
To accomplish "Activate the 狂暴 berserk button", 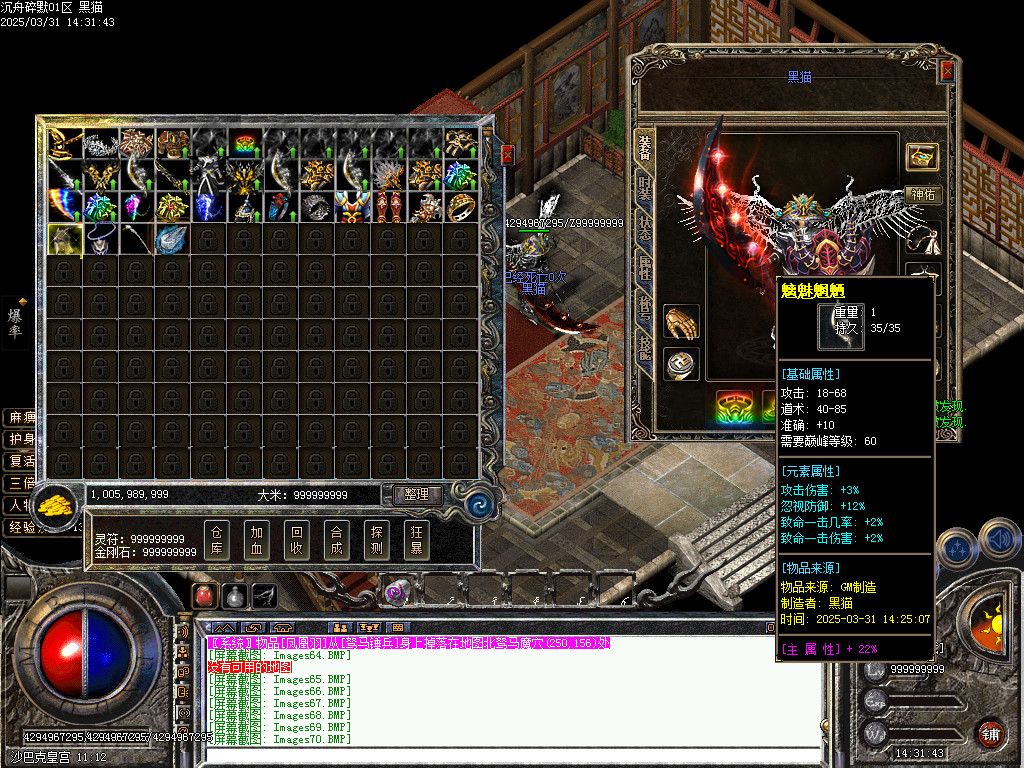I will pyautogui.click(x=416, y=540).
